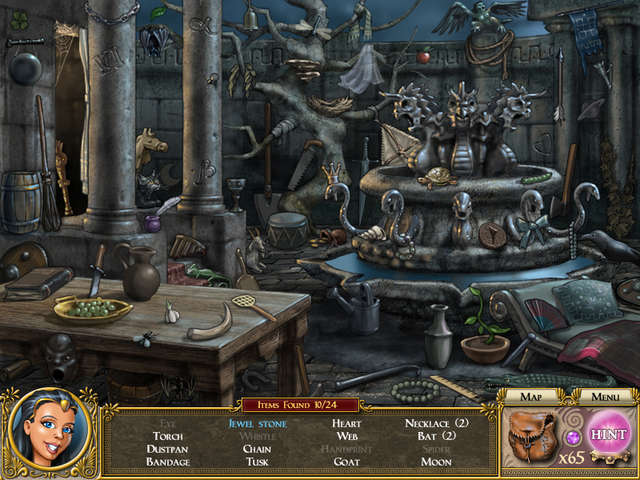This screenshot has width=640, height=480.
Task: Select the highlighted Jewel stone entry
Action: click(257, 423)
